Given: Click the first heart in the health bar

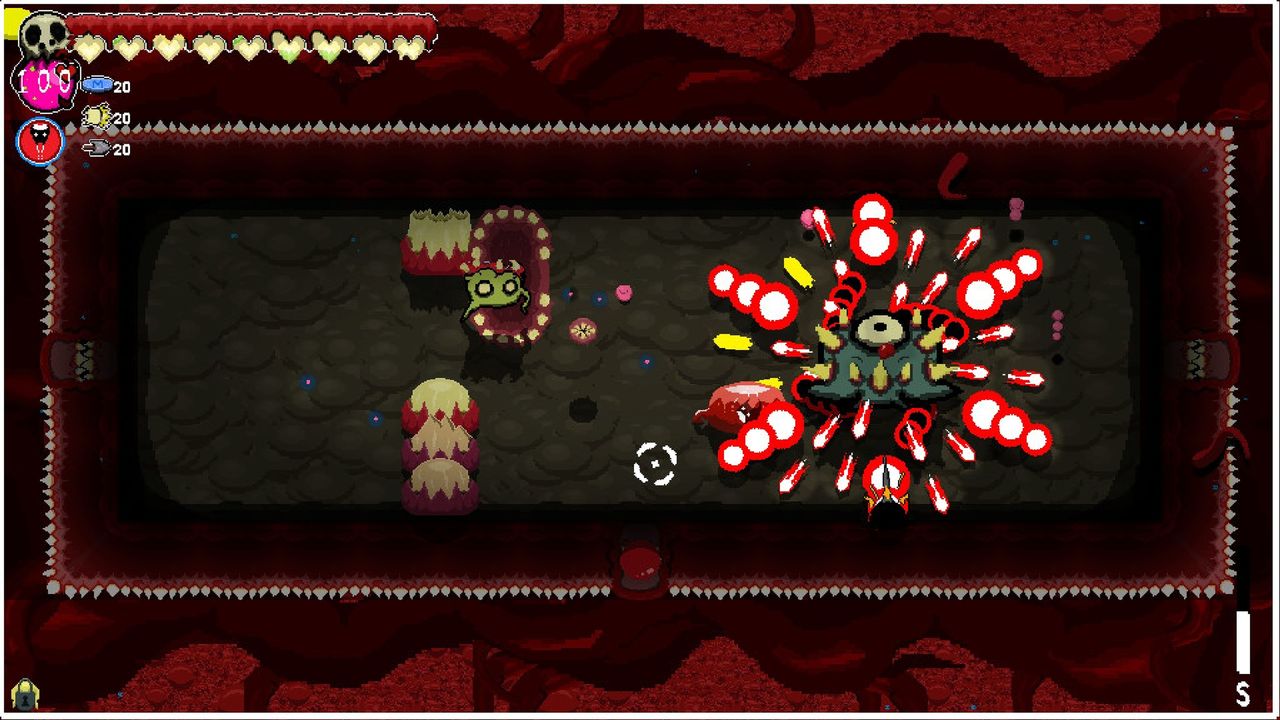Looking at the screenshot, I should (x=90, y=45).
